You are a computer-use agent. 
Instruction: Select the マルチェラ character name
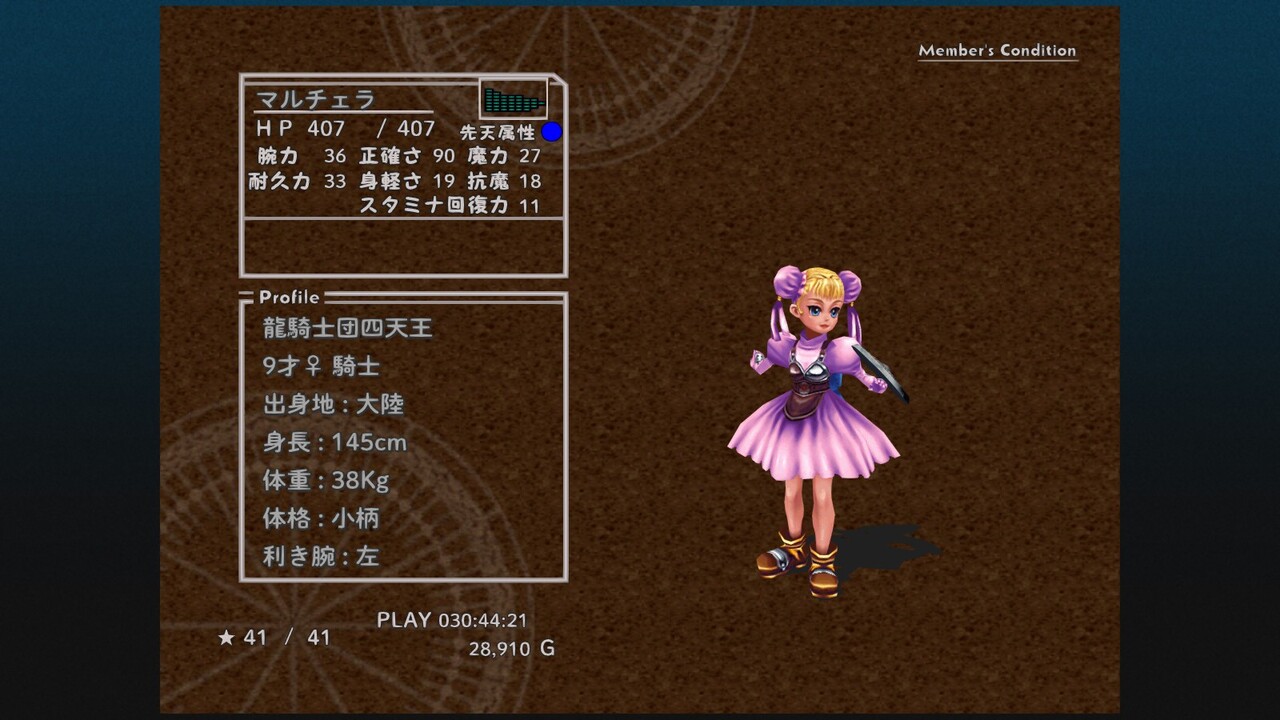pos(315,99)
